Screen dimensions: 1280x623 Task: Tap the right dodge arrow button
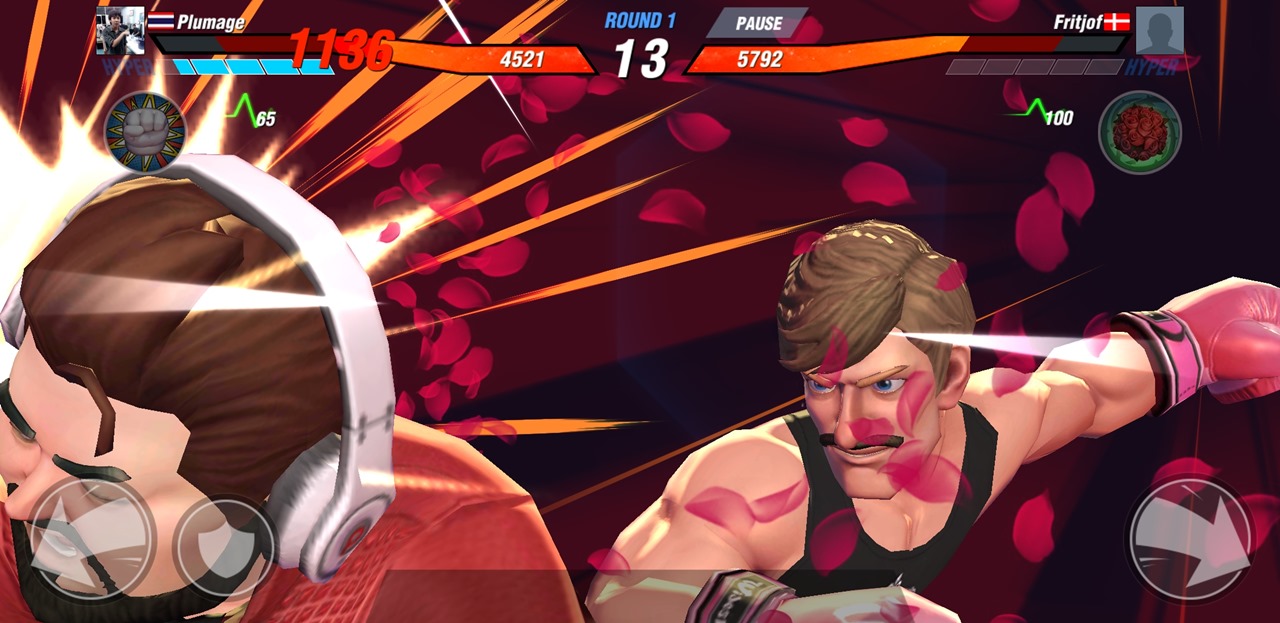(1189, 539)
